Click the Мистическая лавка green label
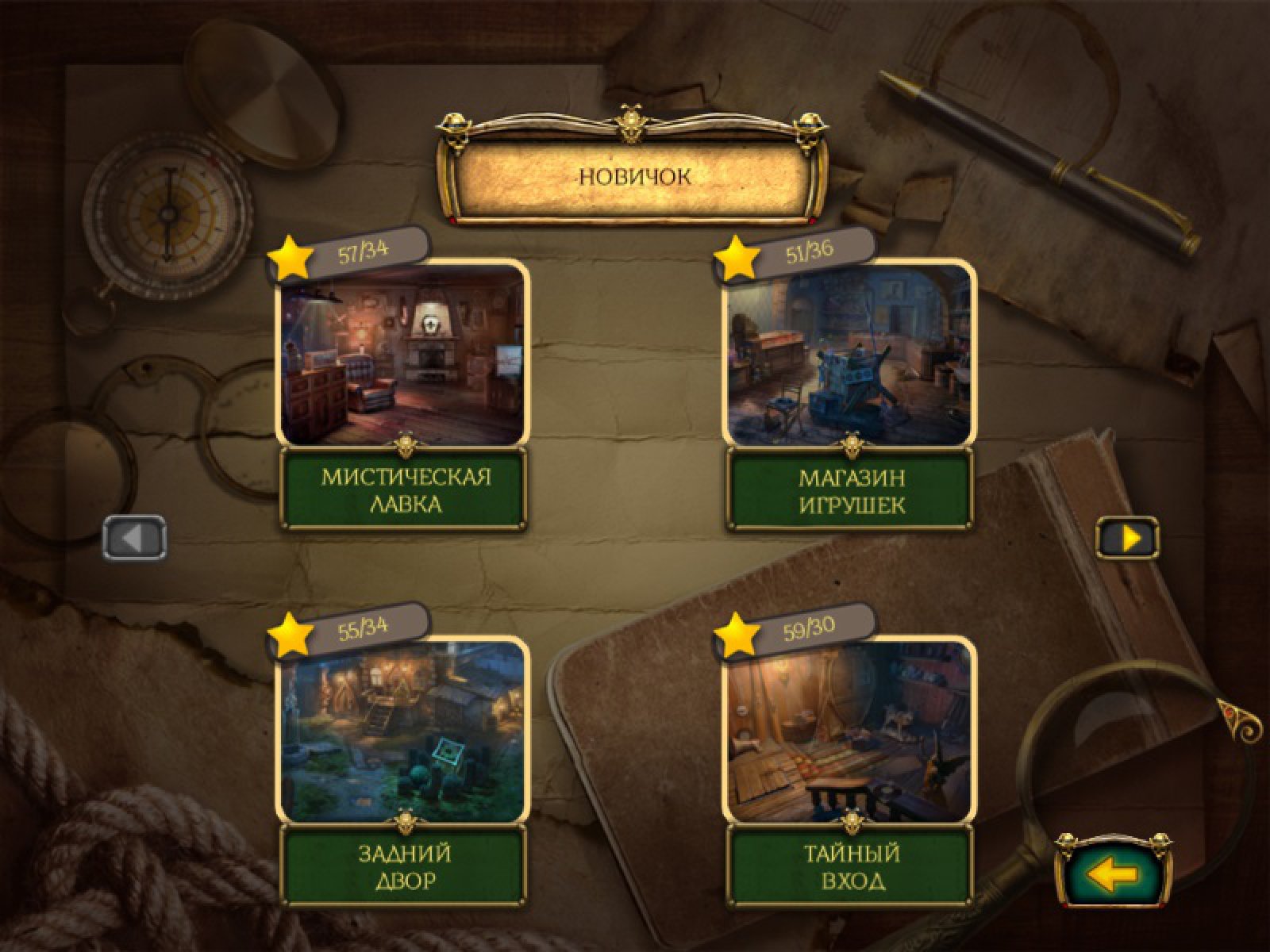Viewport: 1270px width, 952px height. coord(405,490)
